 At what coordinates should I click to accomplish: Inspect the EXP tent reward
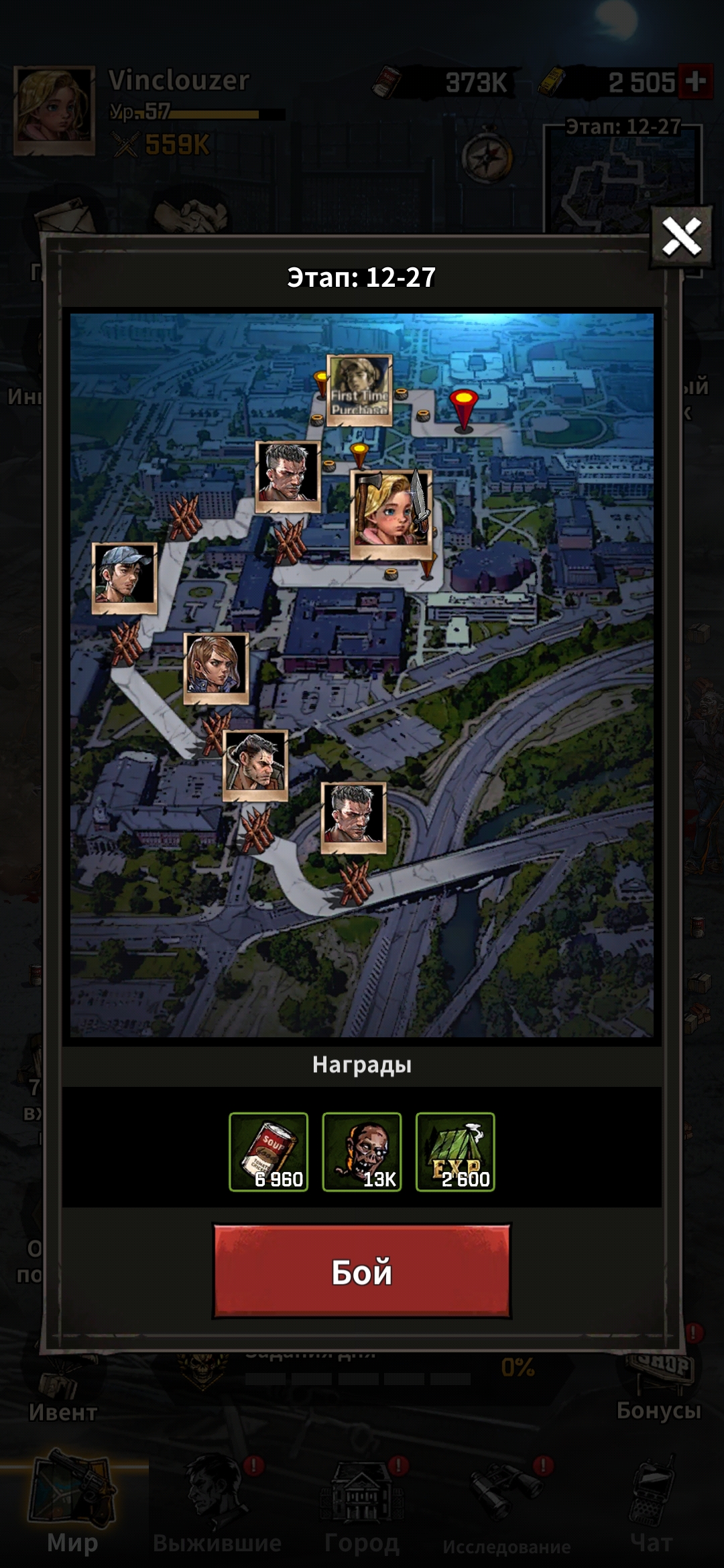455,1152
